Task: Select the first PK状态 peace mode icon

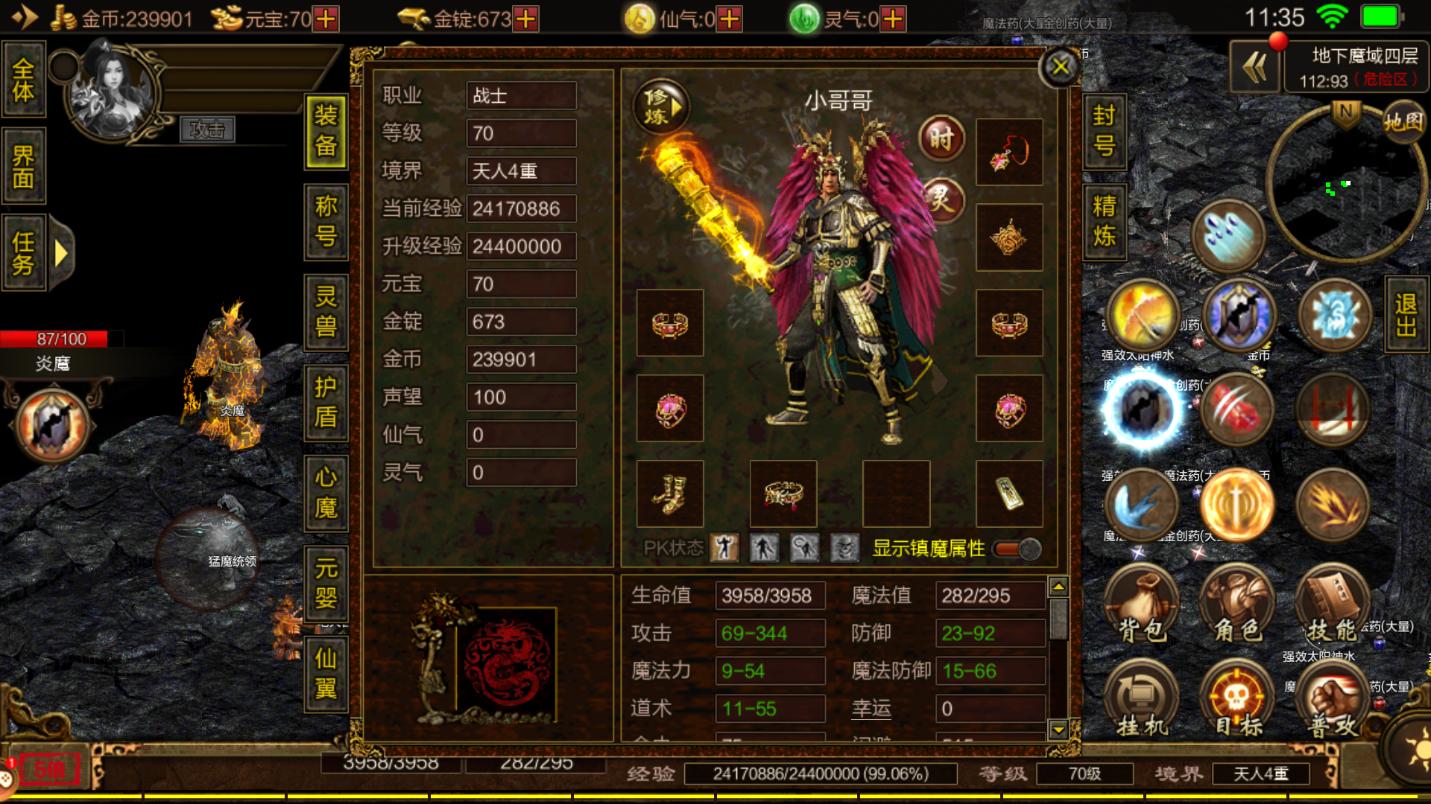Action: tap(723, 548)
